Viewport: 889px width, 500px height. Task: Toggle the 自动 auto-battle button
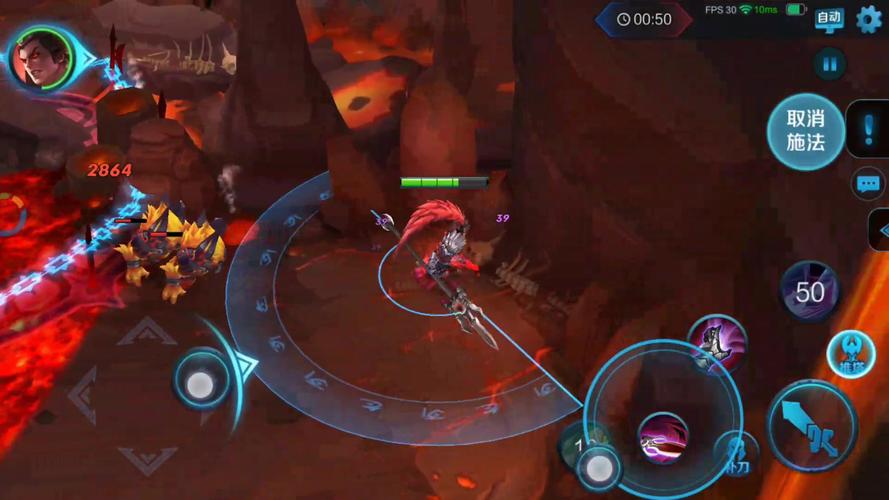coord(829,19)
